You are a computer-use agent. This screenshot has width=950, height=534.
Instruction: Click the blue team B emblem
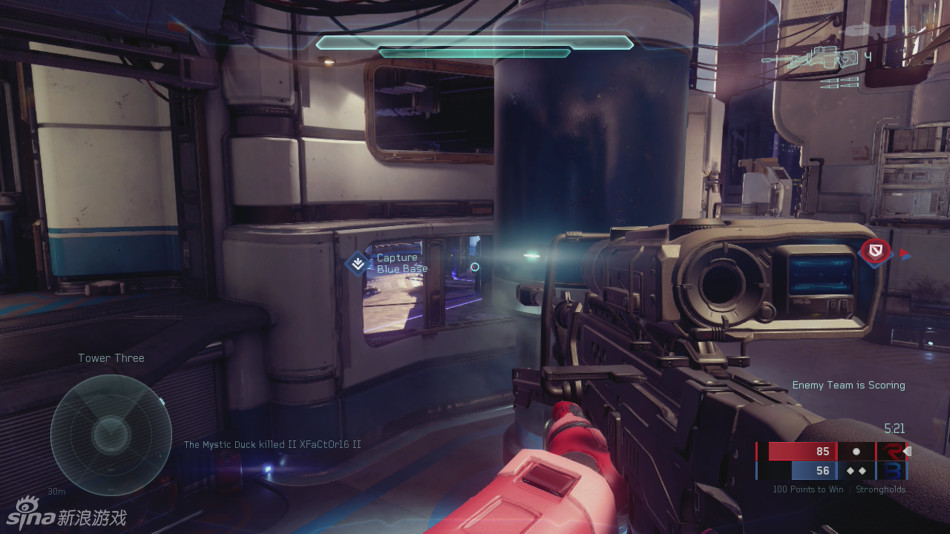click(889, 471)
